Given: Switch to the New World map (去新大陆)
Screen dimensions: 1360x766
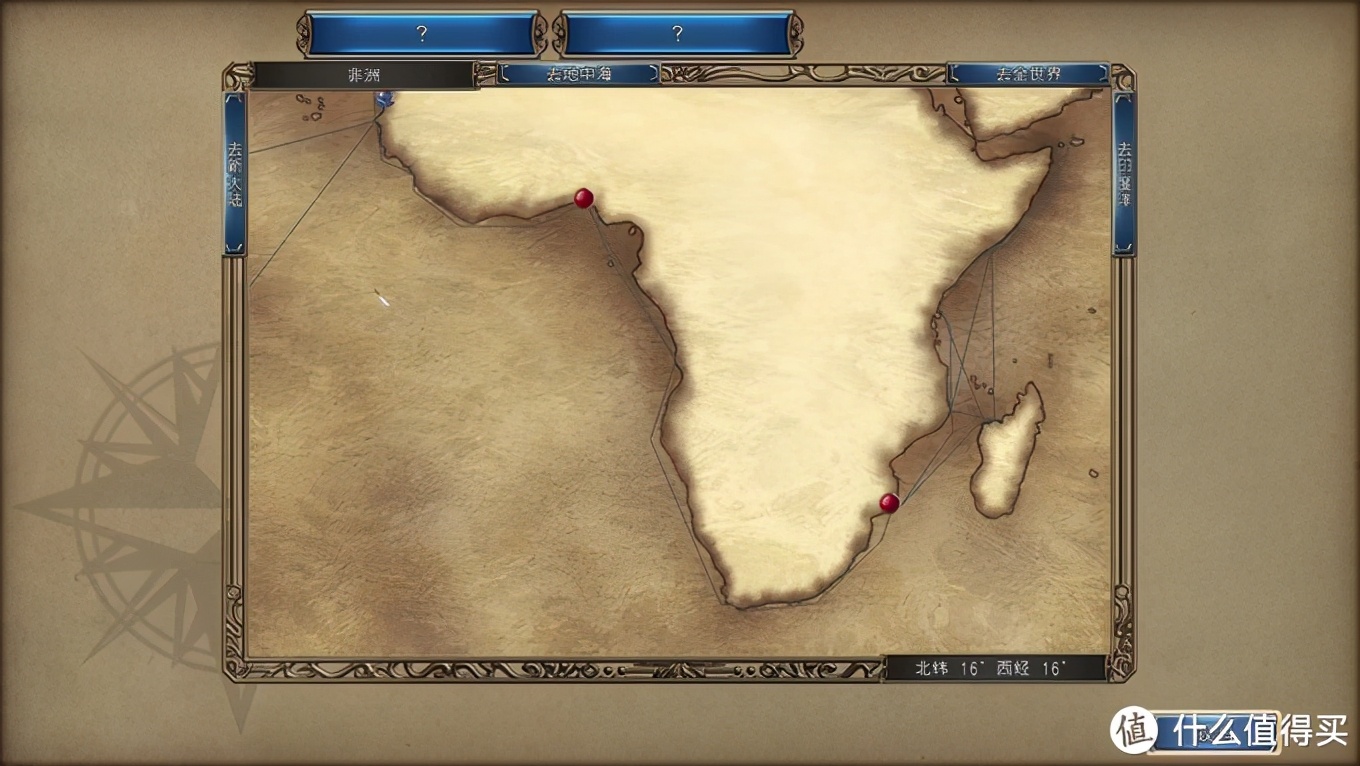Looking at the screenshot, I should click(235, 173).
